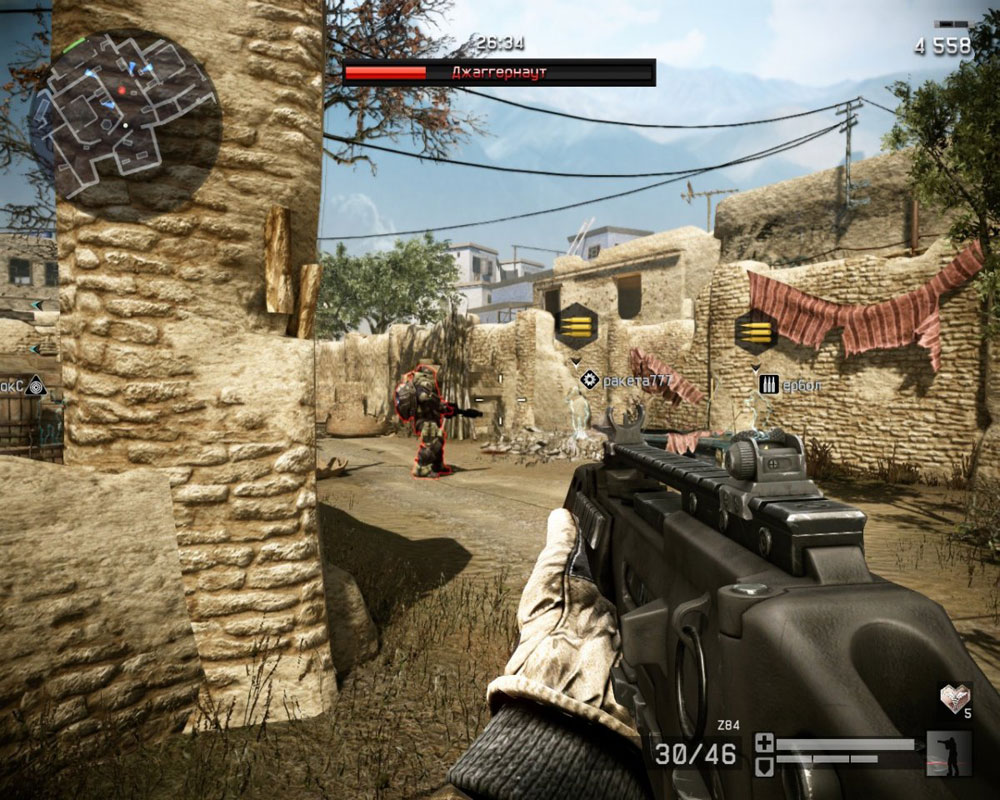Click the sniper class marker beside окС

[36, 384]
